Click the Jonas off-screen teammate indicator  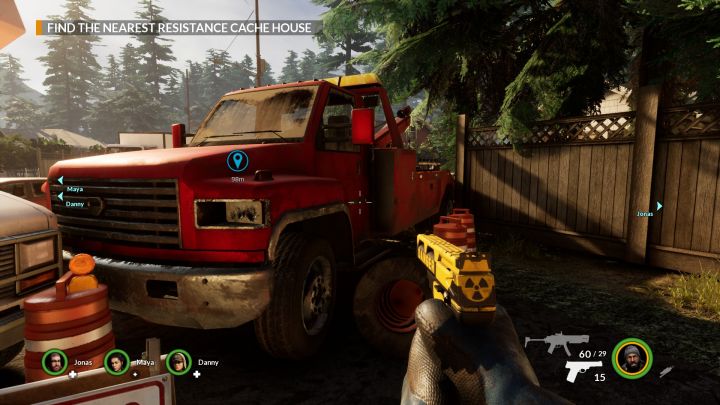[x=650, y=209]
